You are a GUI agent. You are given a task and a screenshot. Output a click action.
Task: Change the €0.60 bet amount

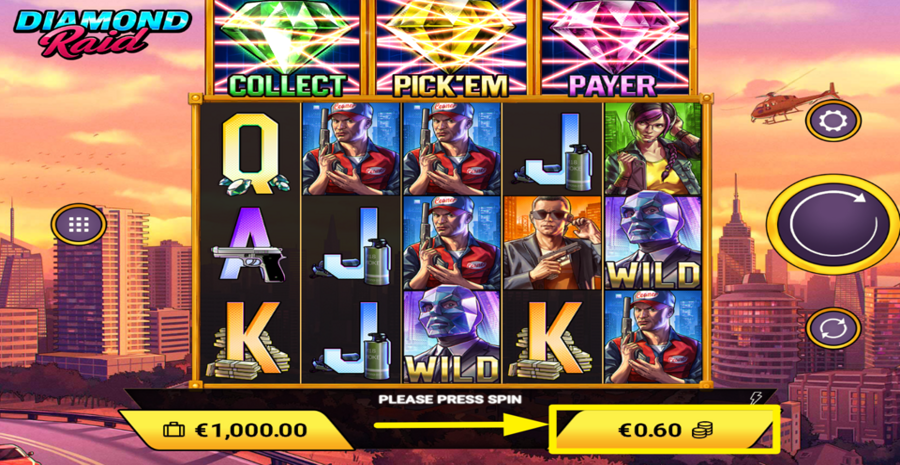[663, 431]
